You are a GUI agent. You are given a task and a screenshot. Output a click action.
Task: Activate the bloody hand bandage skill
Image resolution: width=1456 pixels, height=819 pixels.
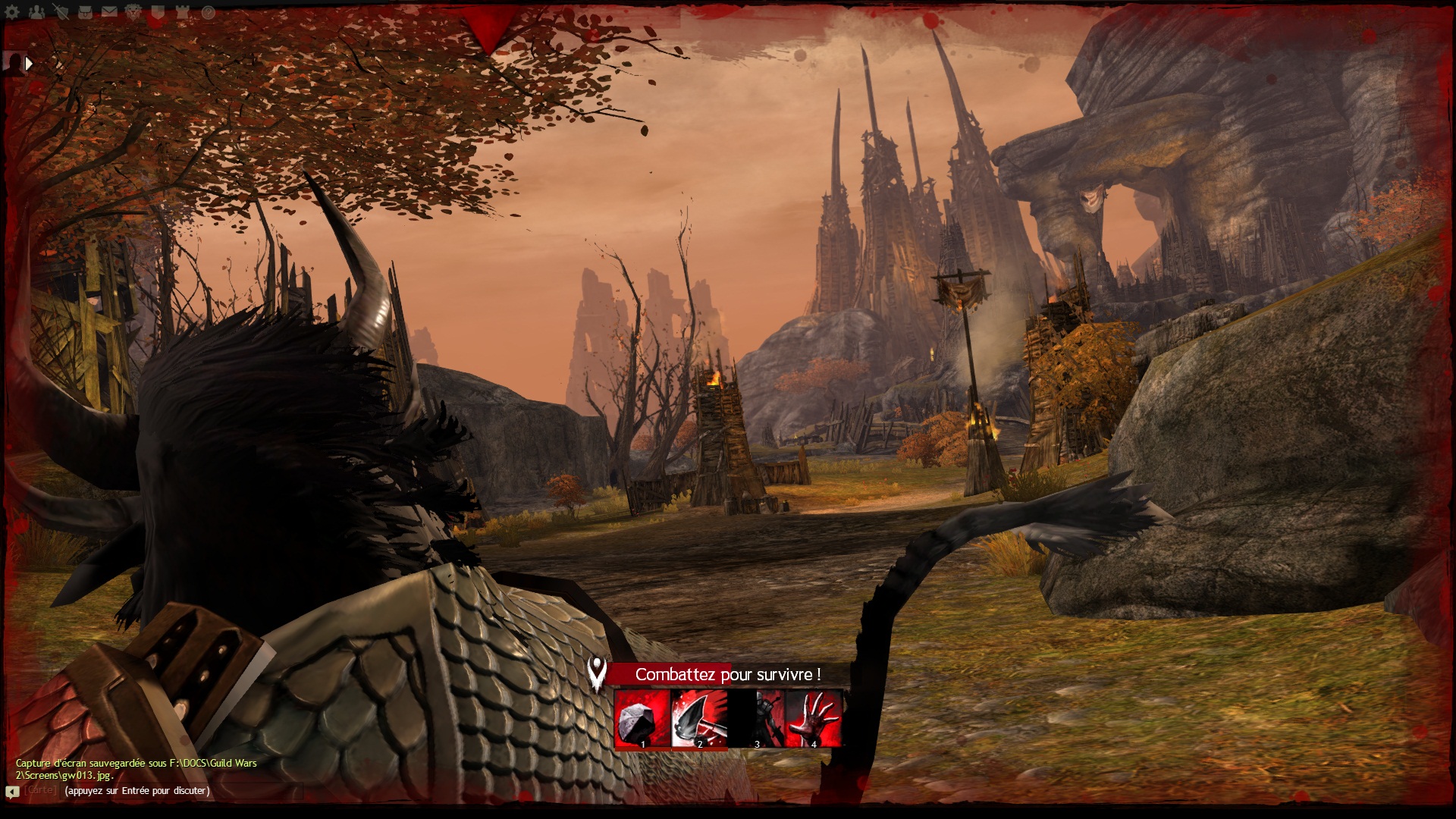(814, 718)
